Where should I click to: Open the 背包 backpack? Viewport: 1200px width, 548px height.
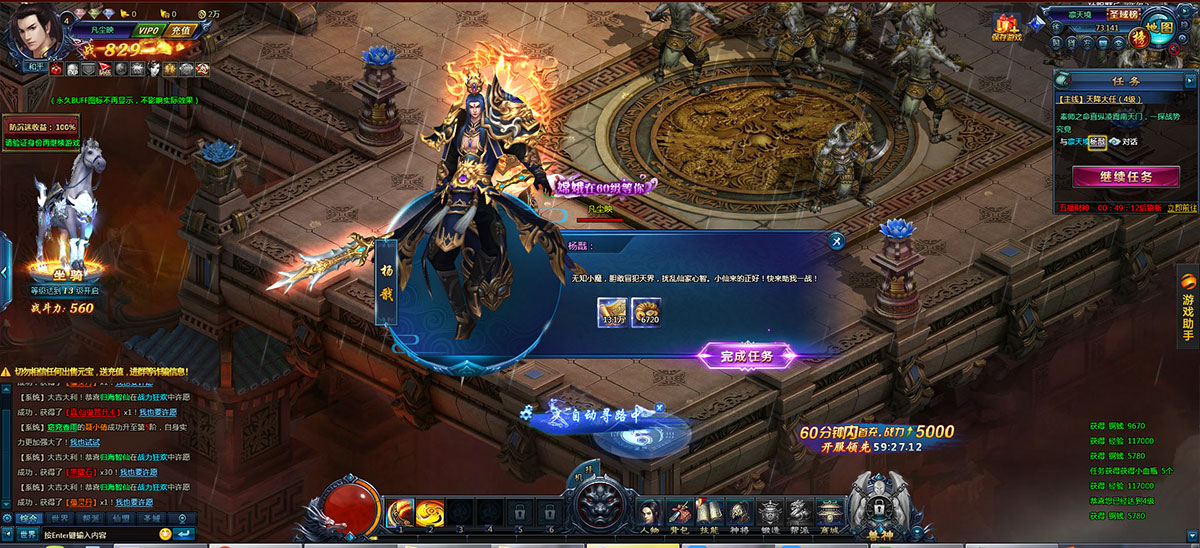click(x=680, y=512)
